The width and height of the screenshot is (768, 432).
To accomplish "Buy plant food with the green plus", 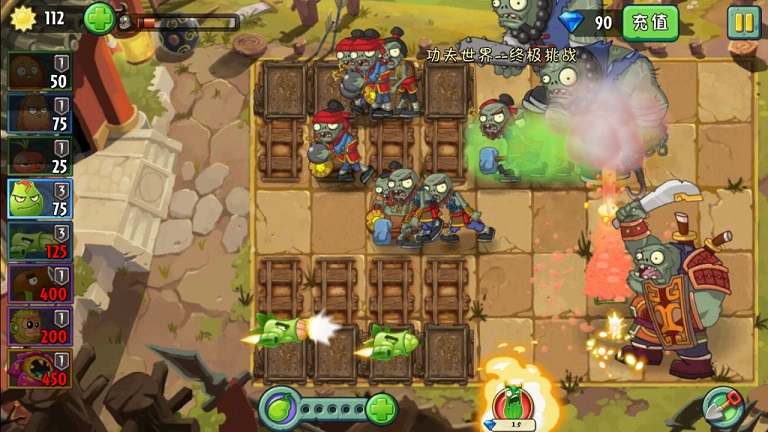I will click(381, 408).
